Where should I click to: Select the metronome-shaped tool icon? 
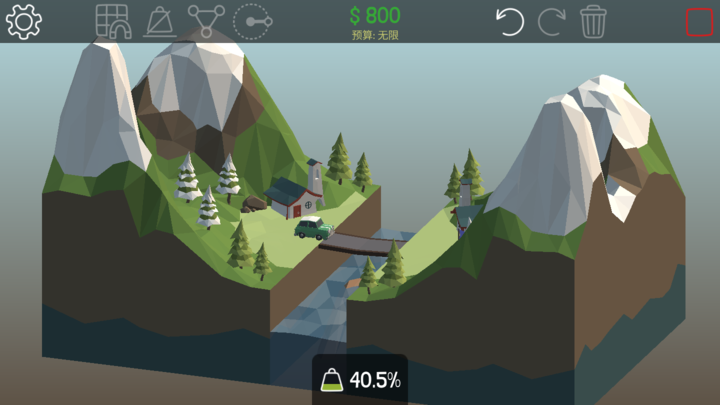[x=160, y=21]
